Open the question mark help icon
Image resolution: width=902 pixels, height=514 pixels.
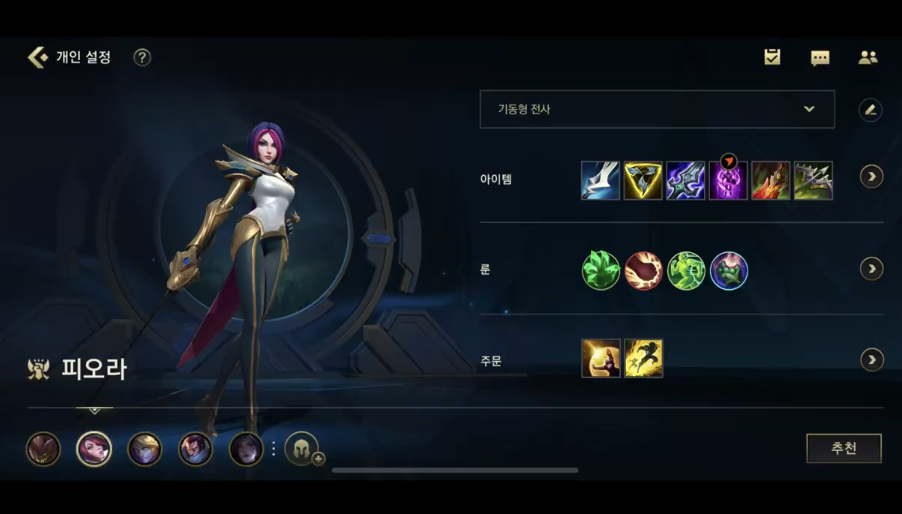pyautogui.click(x=142, y=57)
